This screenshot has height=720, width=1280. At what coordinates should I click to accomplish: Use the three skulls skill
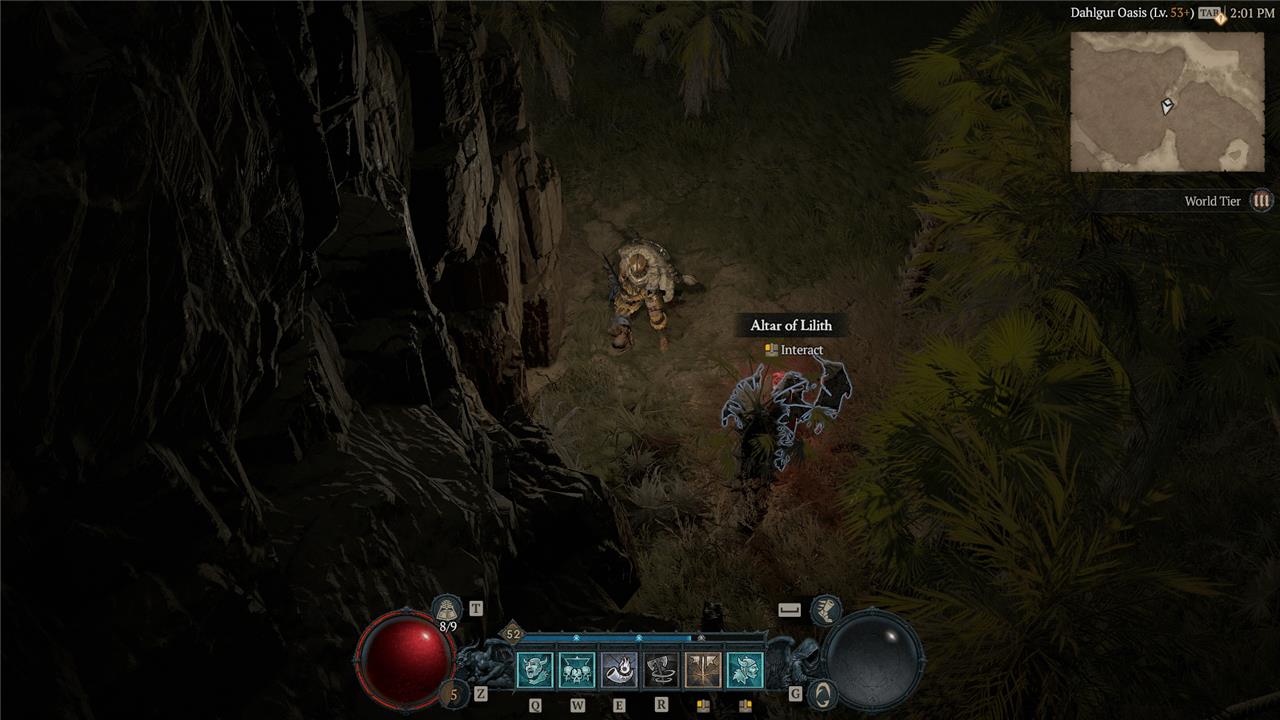(577, 670)
